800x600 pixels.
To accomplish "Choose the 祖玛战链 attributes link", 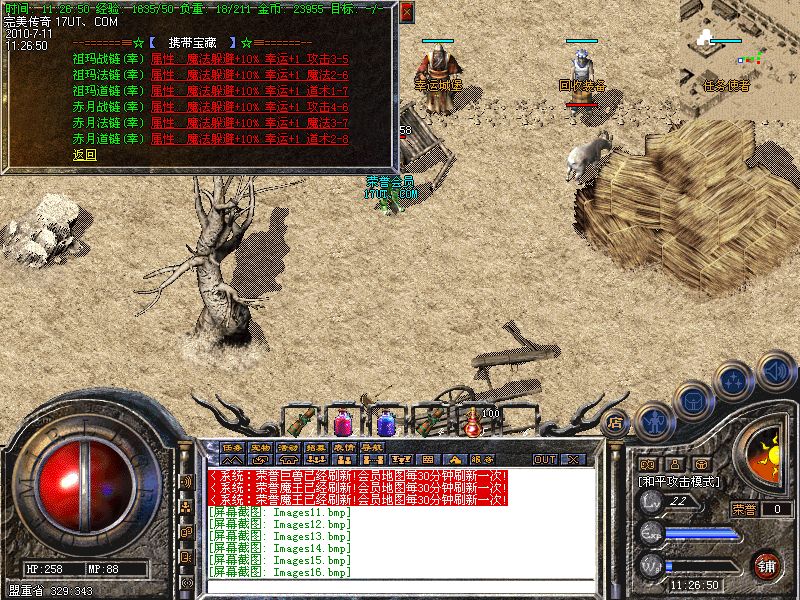I will [249, 59].
